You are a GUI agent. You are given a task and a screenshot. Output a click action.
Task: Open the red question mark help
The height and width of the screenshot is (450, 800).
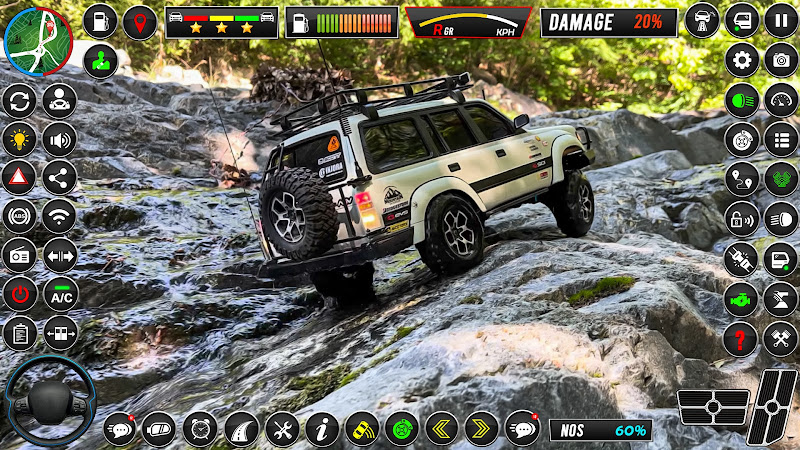742,337
